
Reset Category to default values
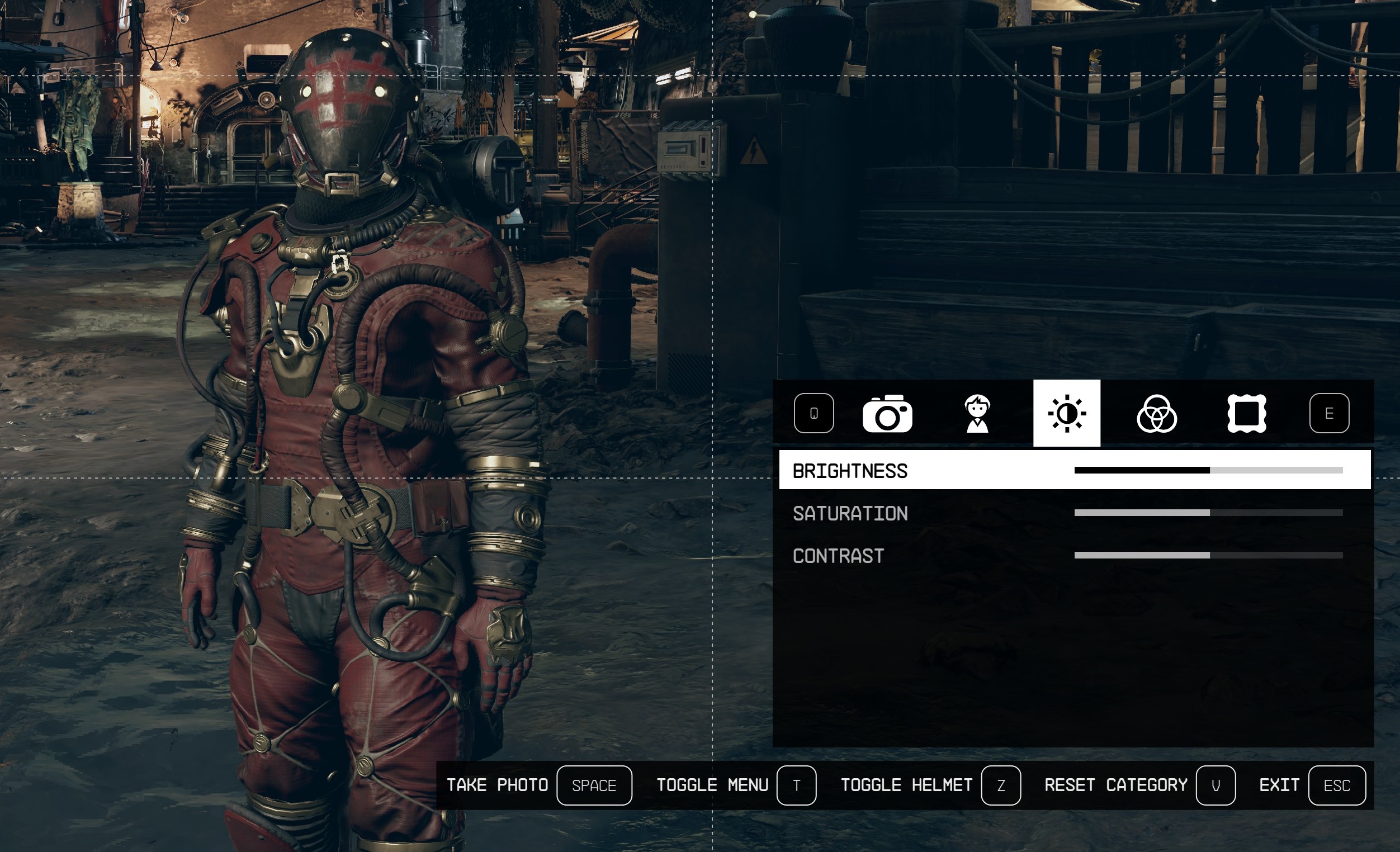pyautogui.click(x=1215, y=785)
